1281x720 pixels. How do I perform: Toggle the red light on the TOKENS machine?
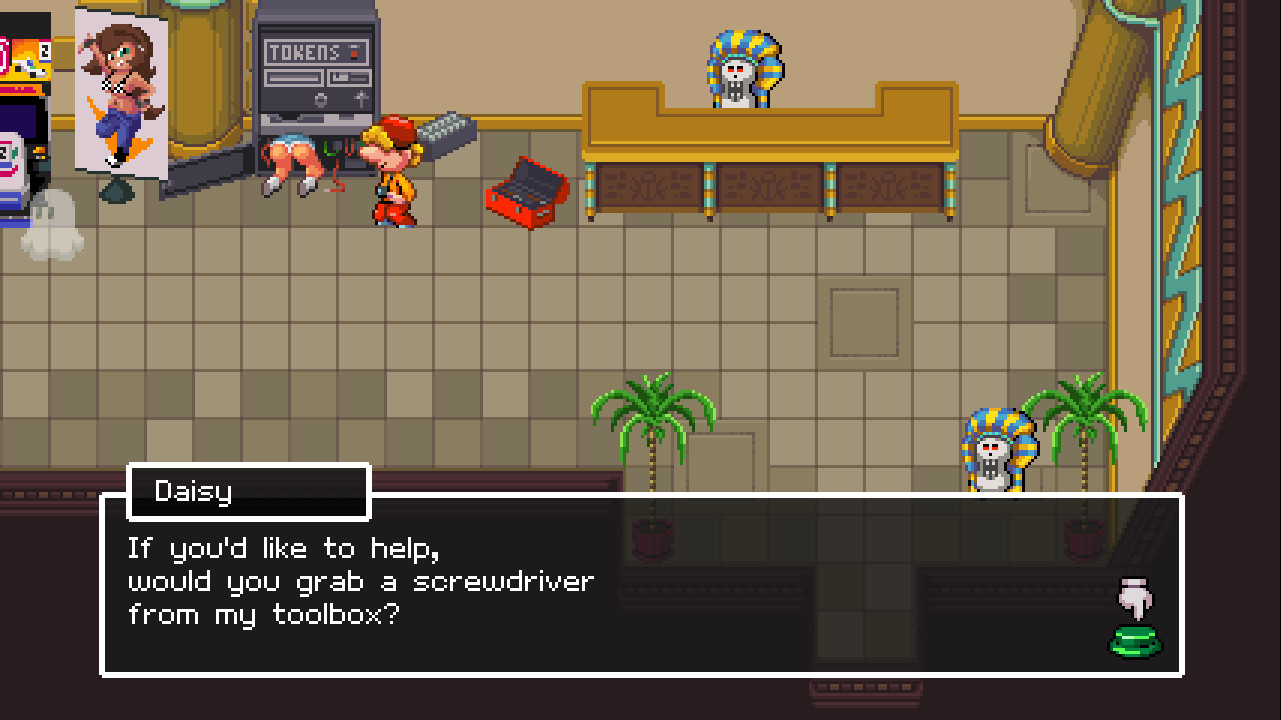(353, 52)
